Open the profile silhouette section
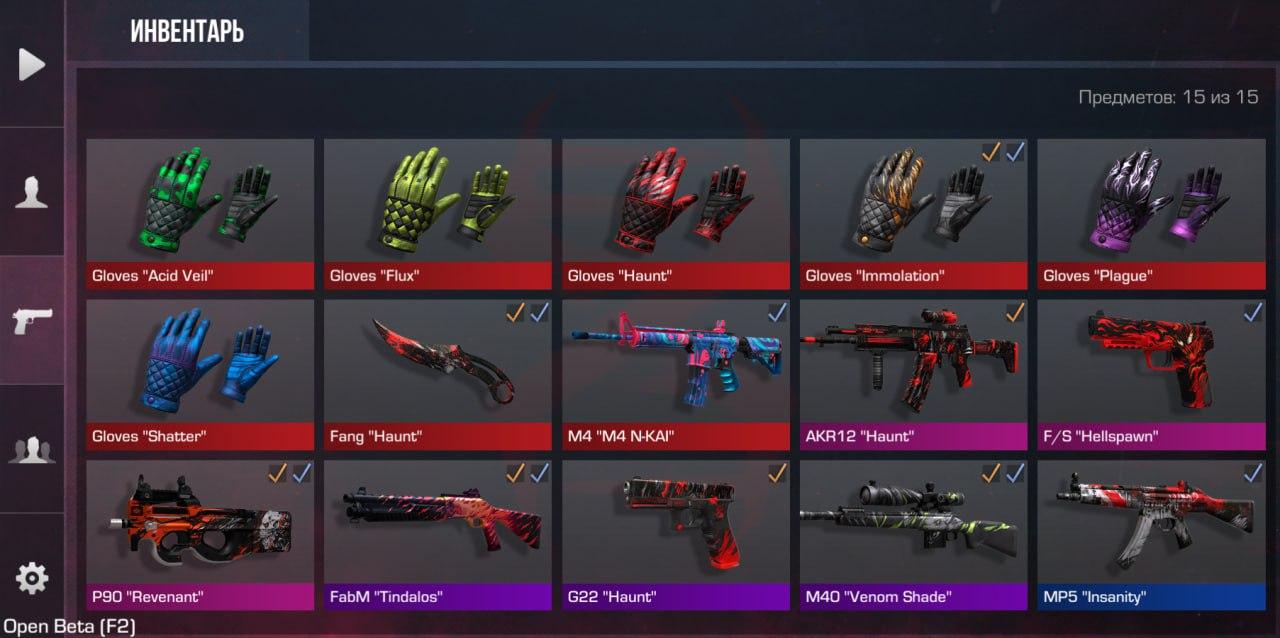Viewport: 1280px width, 638px height. [x=32, y=191]
